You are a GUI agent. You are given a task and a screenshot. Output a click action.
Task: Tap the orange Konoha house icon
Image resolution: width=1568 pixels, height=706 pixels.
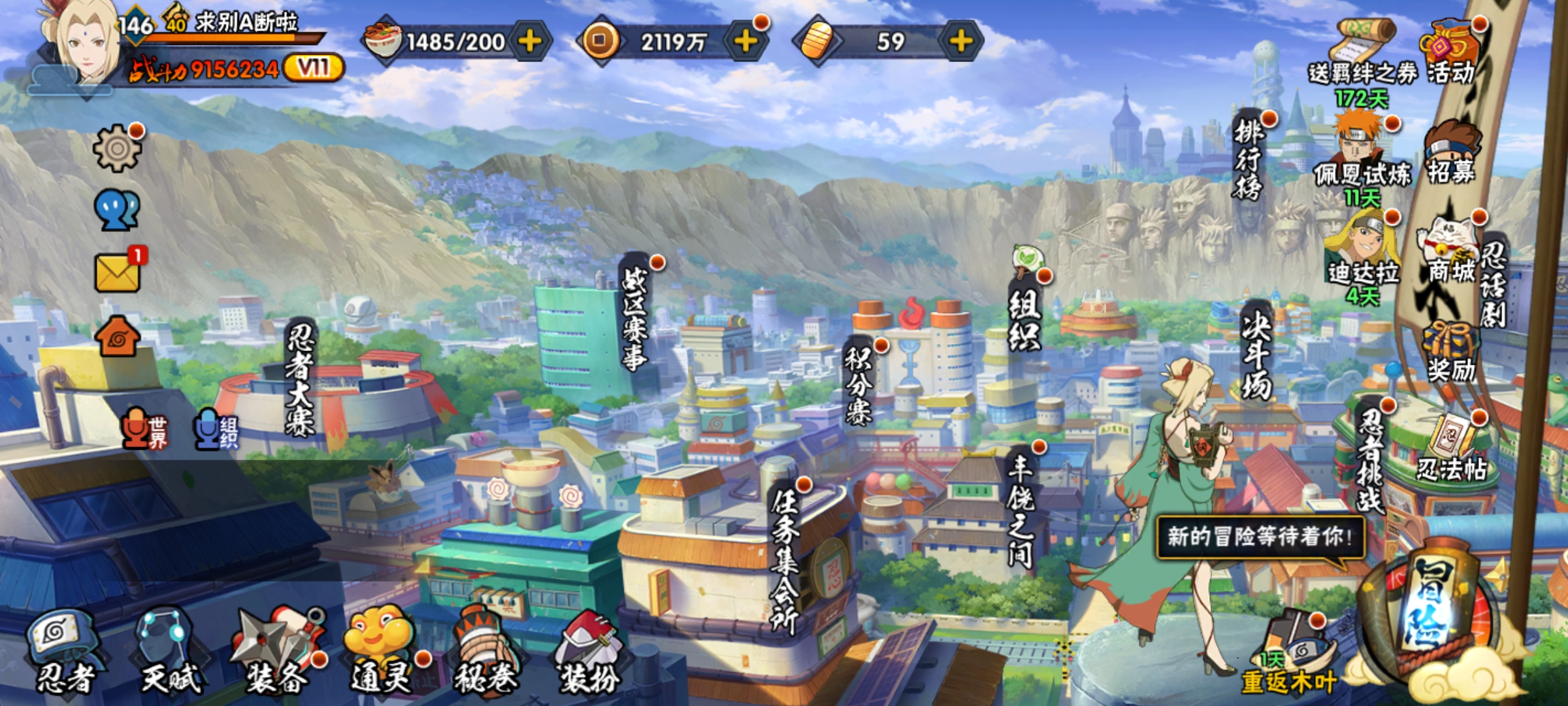pos(118,337)
